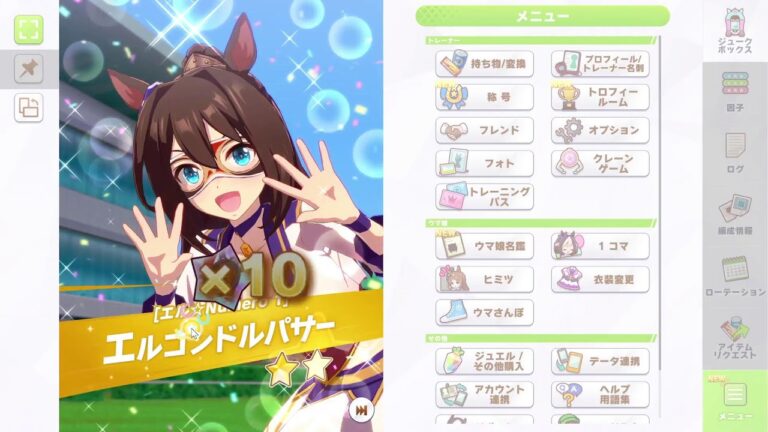Viewport: 768px width, 432px height.
Task: Open プロフィール/トレーナー名刺 profile entry
Action: tap(600, 65)
